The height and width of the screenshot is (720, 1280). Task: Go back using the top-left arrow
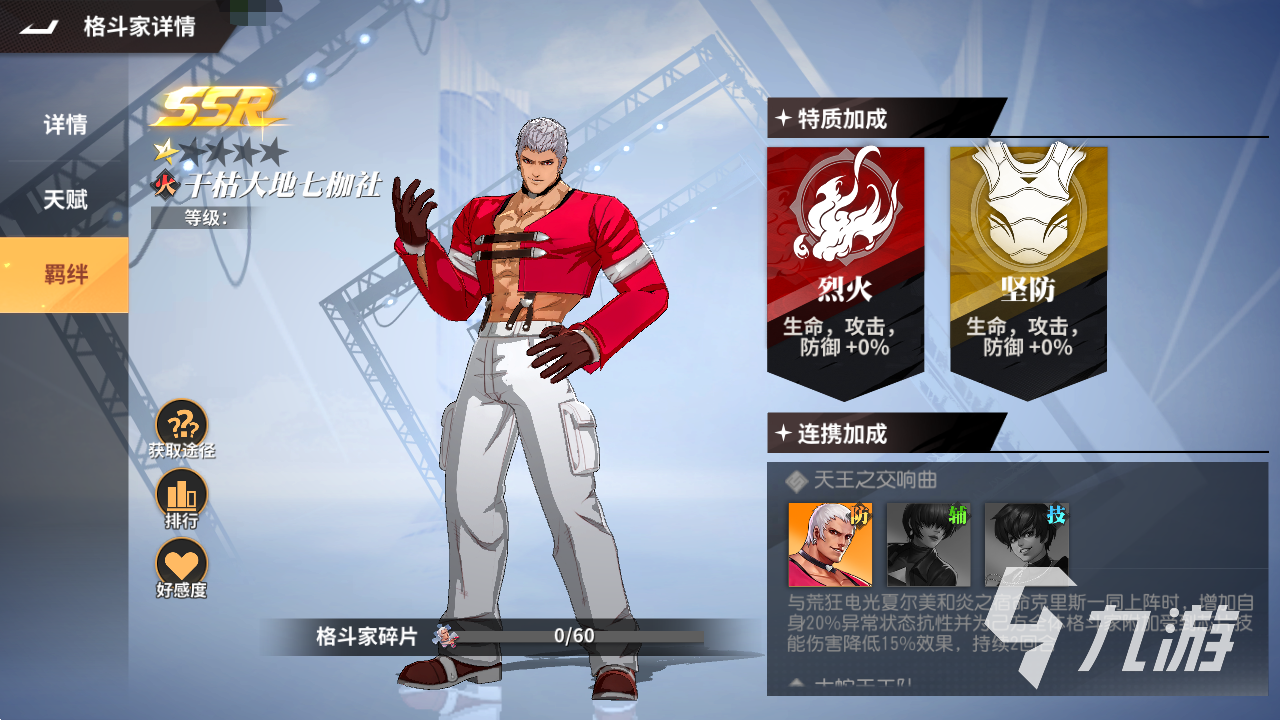41,27
